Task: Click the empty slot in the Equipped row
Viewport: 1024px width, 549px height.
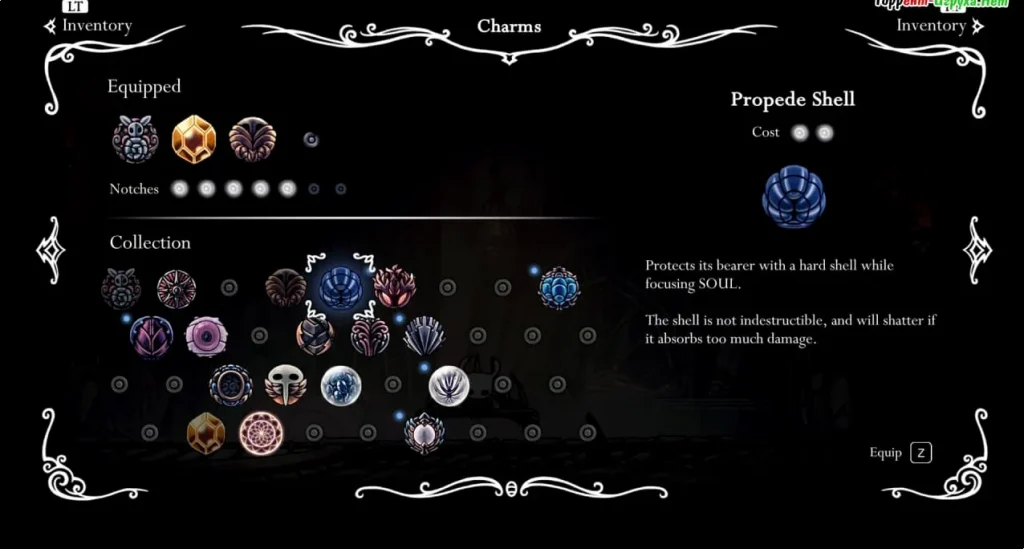Action: [311, 139]
